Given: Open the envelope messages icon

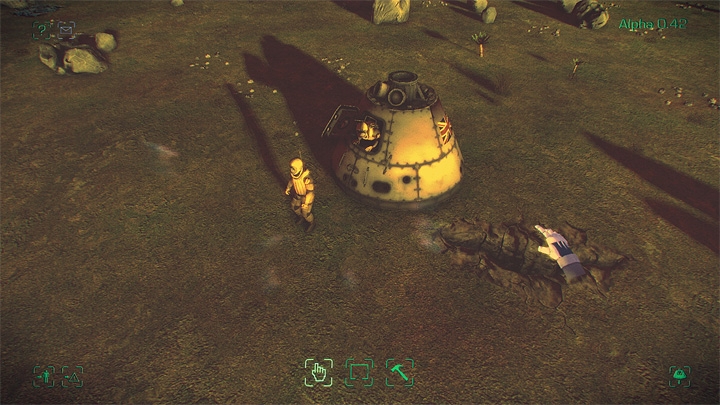Looking at the screenshot, I should [x=66, y=30].
